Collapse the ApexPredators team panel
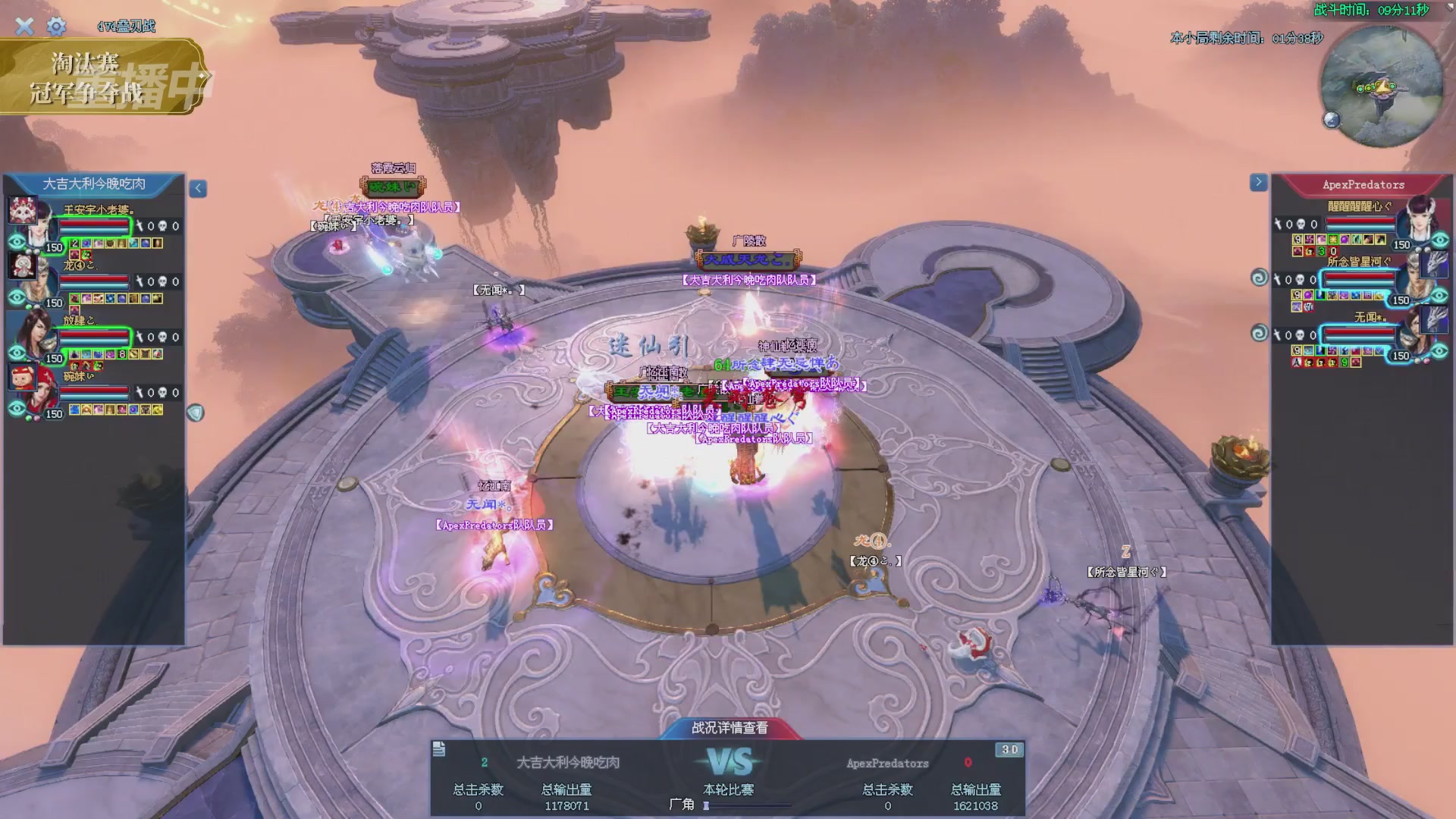Image resolution: width=1456 pixels, height=819 pixels. point(1258,182)
